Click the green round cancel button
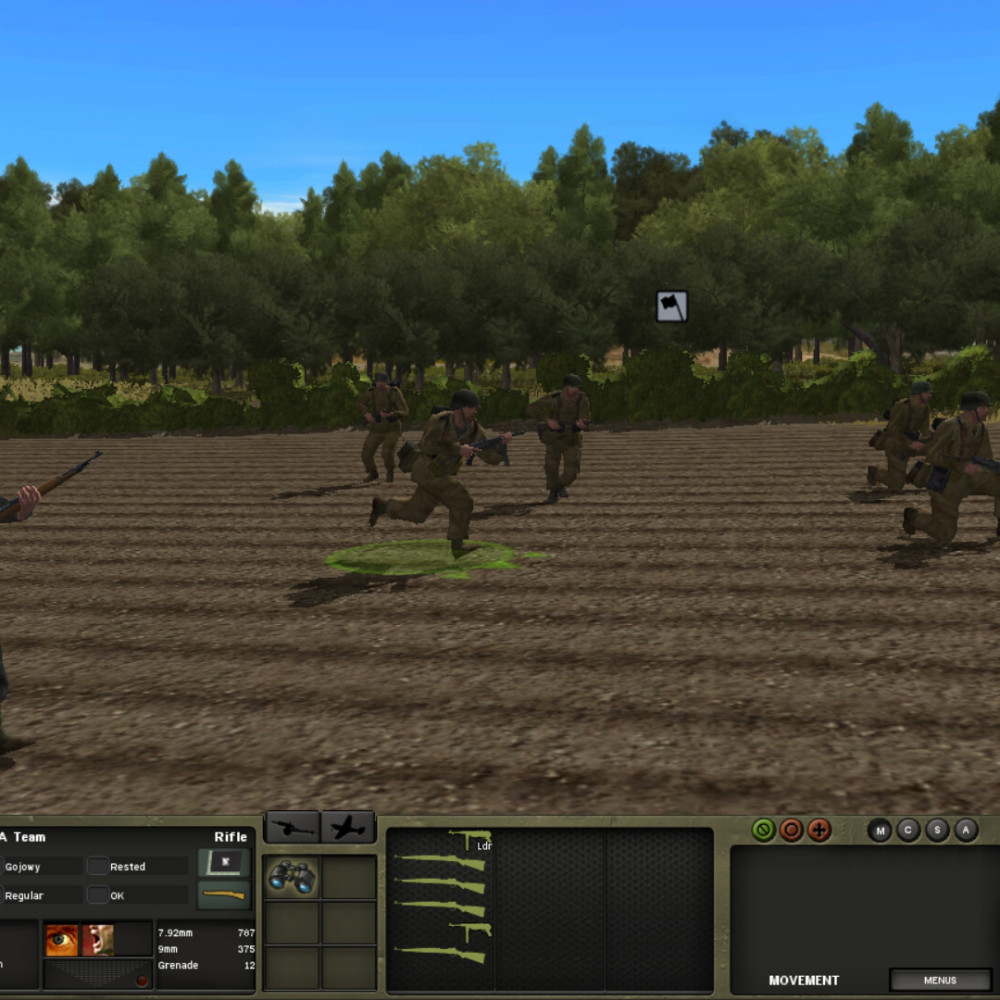1000x1000 pixels. pos(764,830)
